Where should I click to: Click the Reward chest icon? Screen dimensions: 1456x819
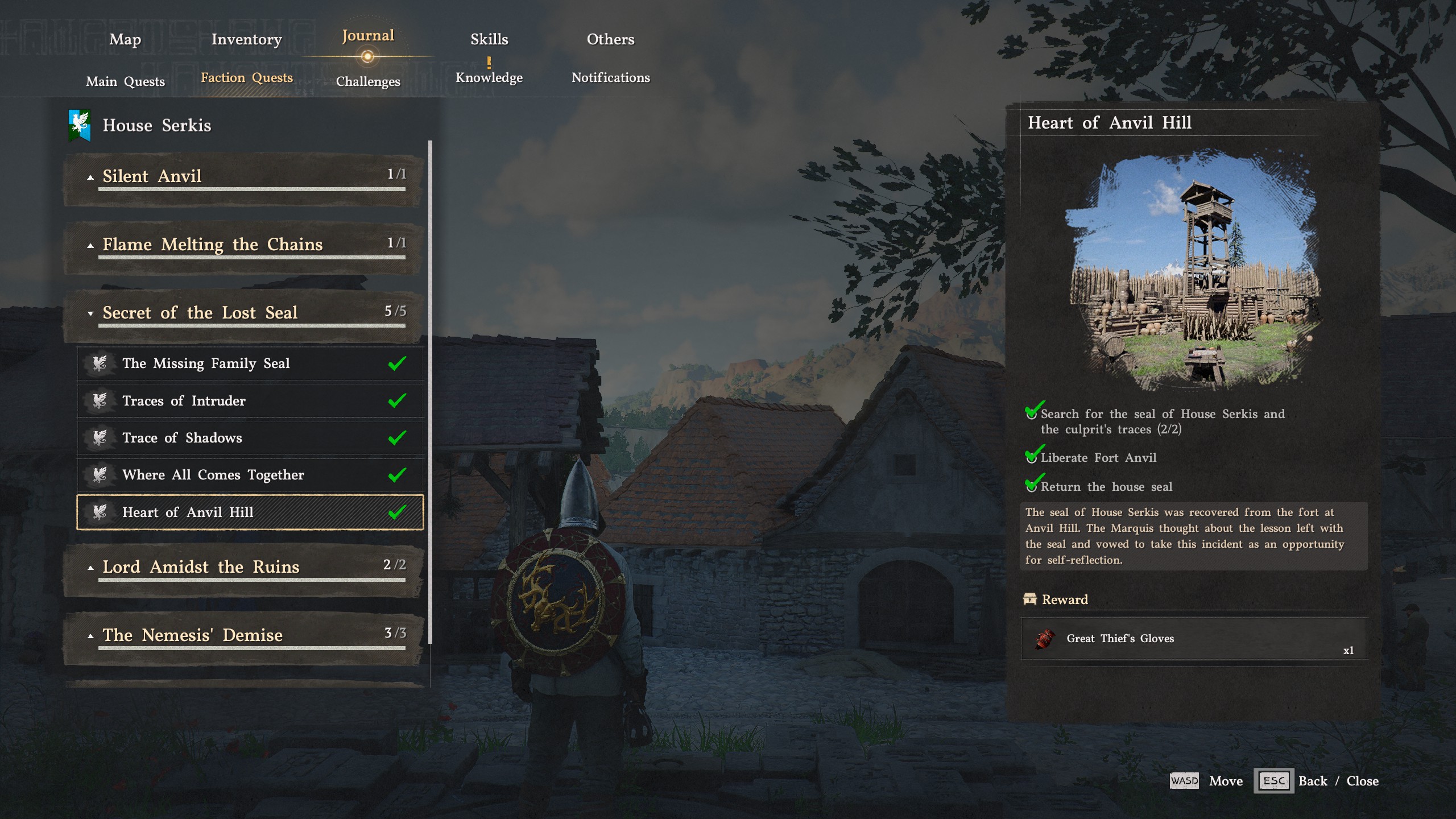point(1031,599)
